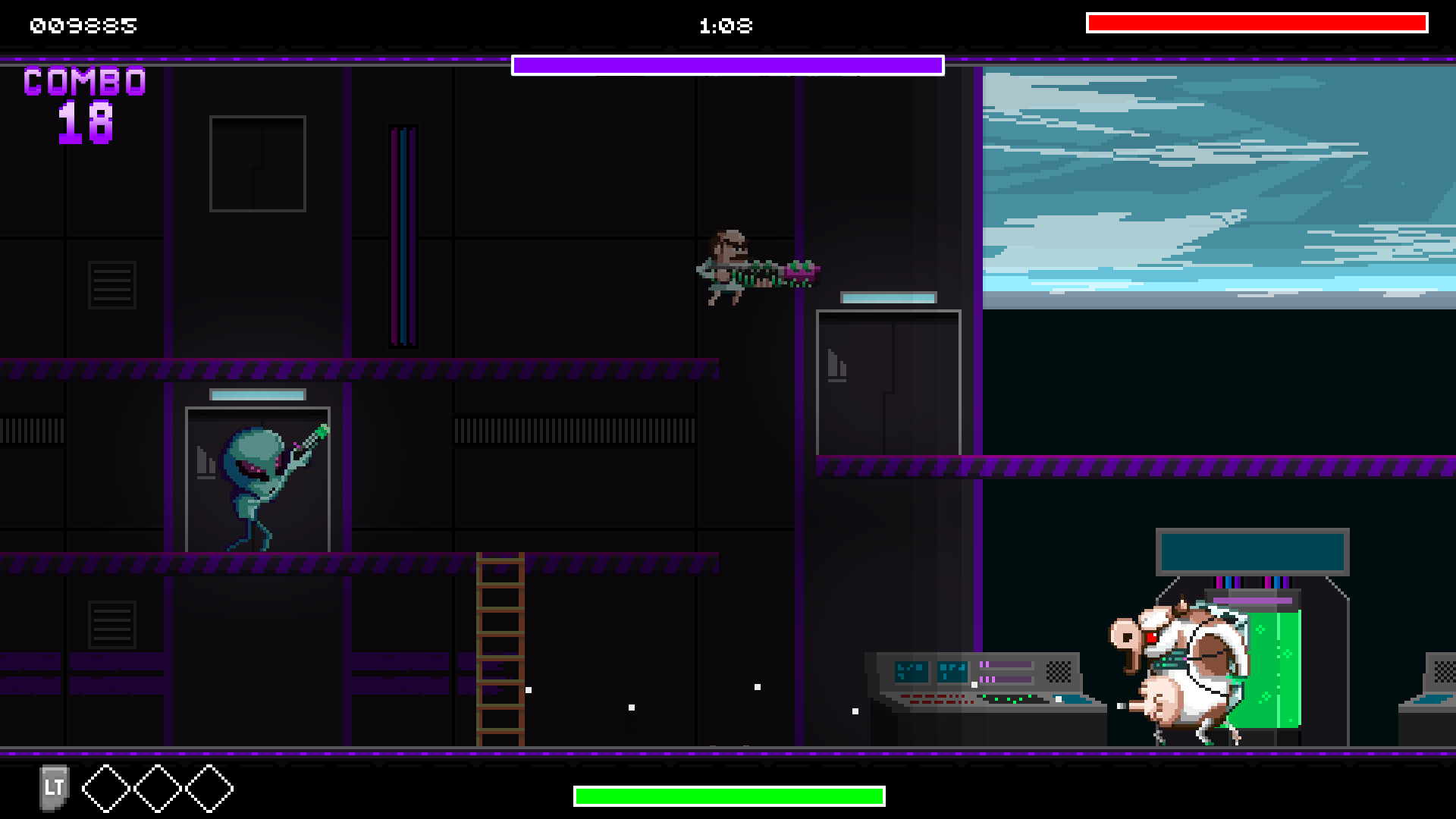The width and height of the screenshot is (1456, 819).
Task: Click the wooden ladder on the lower floor
Action: tap(500, 652)
